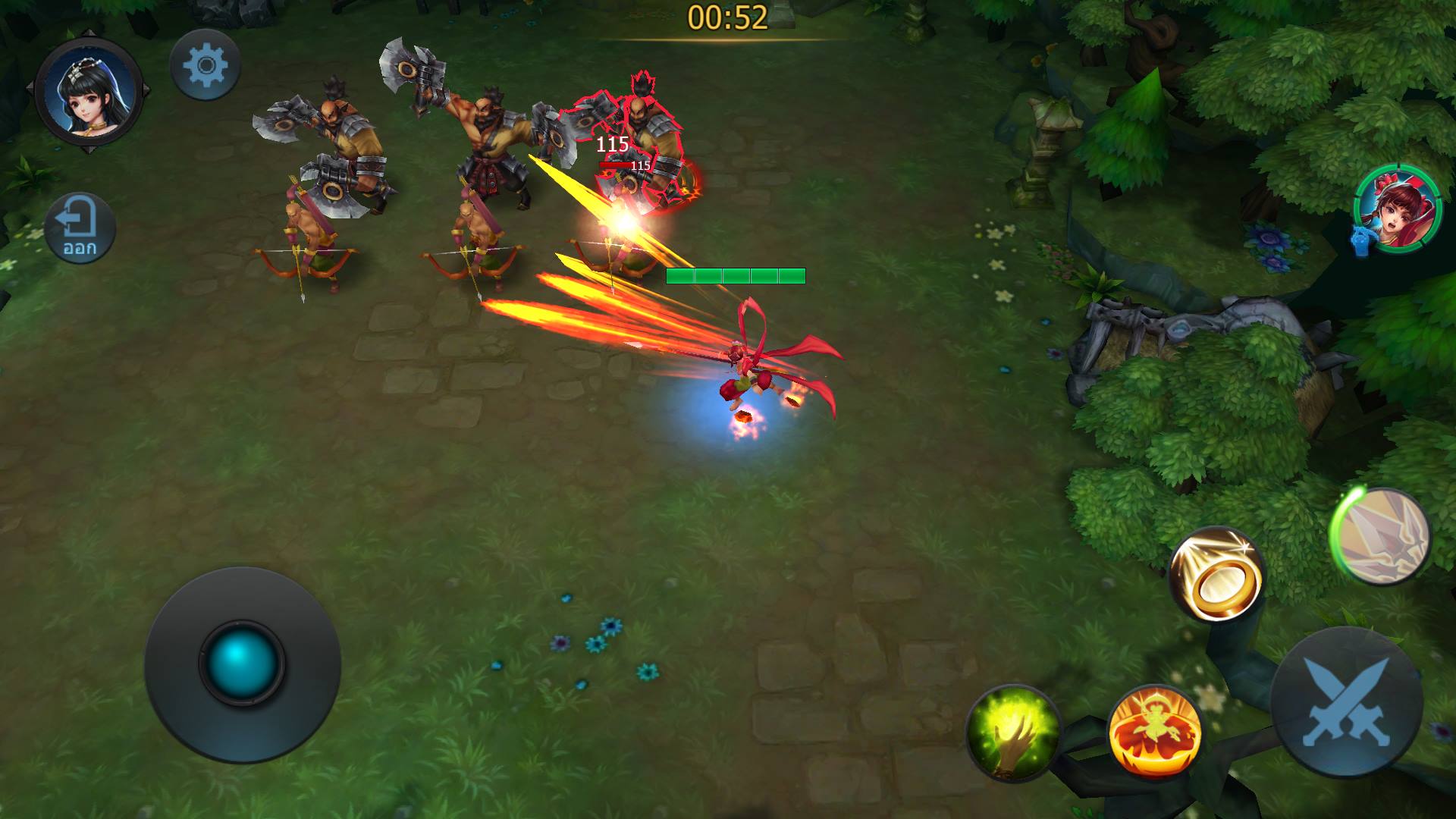Tap the blue virtual joystick knob
The image size is (1456, 819).
coord(241,663)
